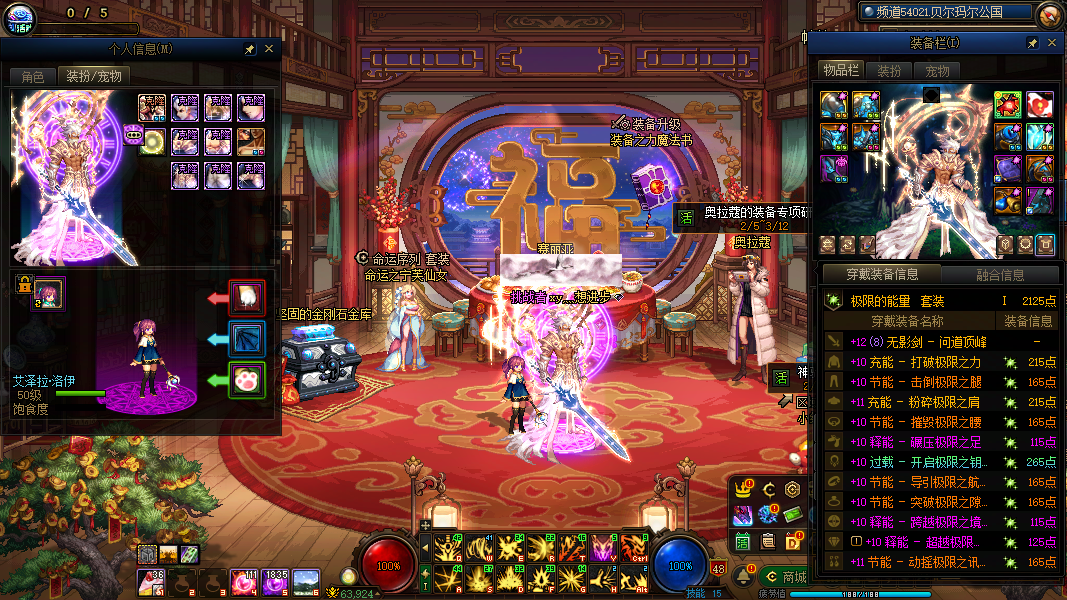Switch to 装扮 tab in equipment window
This screenshot has width=1067, height=600.
888,71
